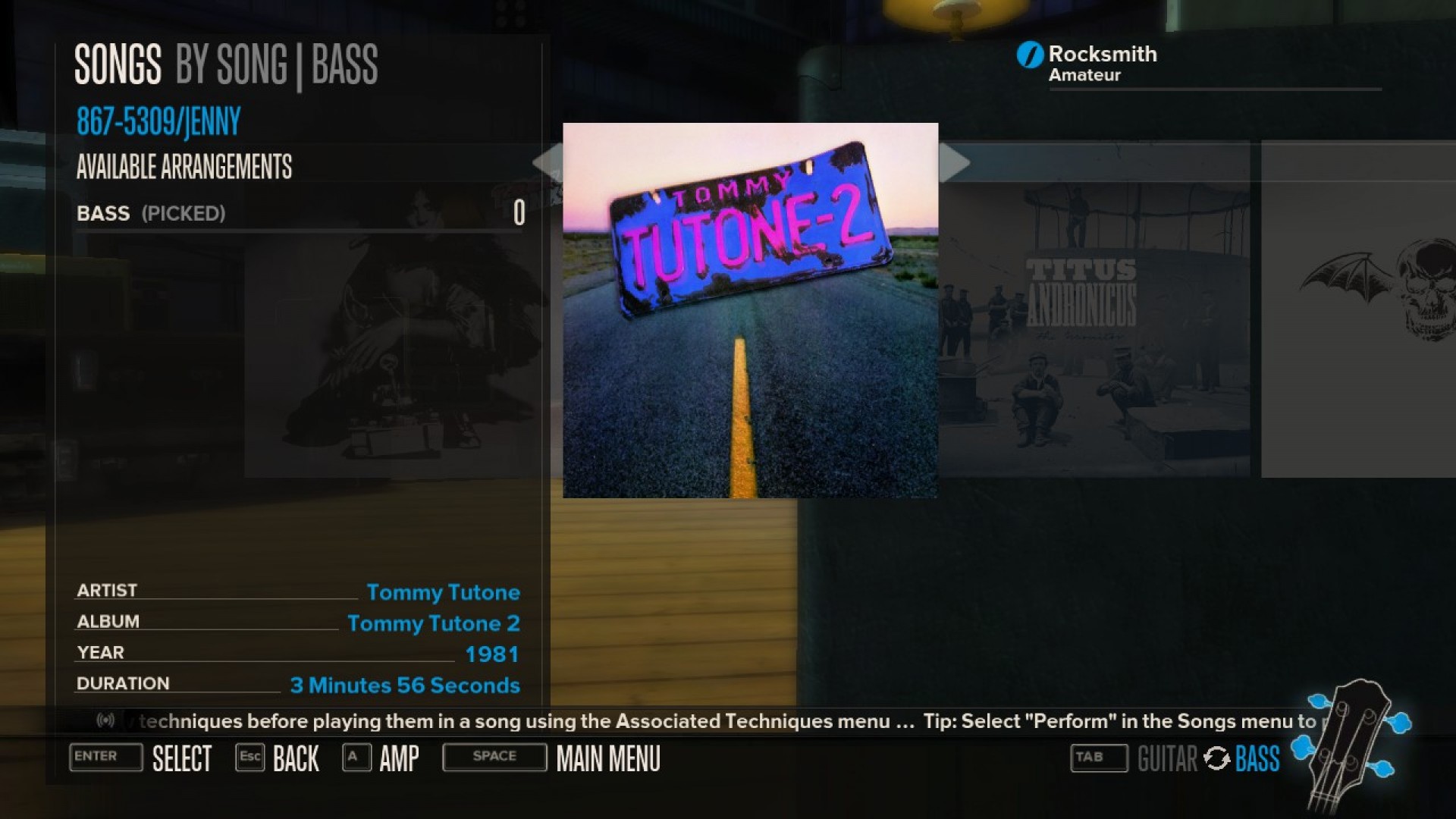
Task: Open the MAIN MENU
Action: [607, 758]
